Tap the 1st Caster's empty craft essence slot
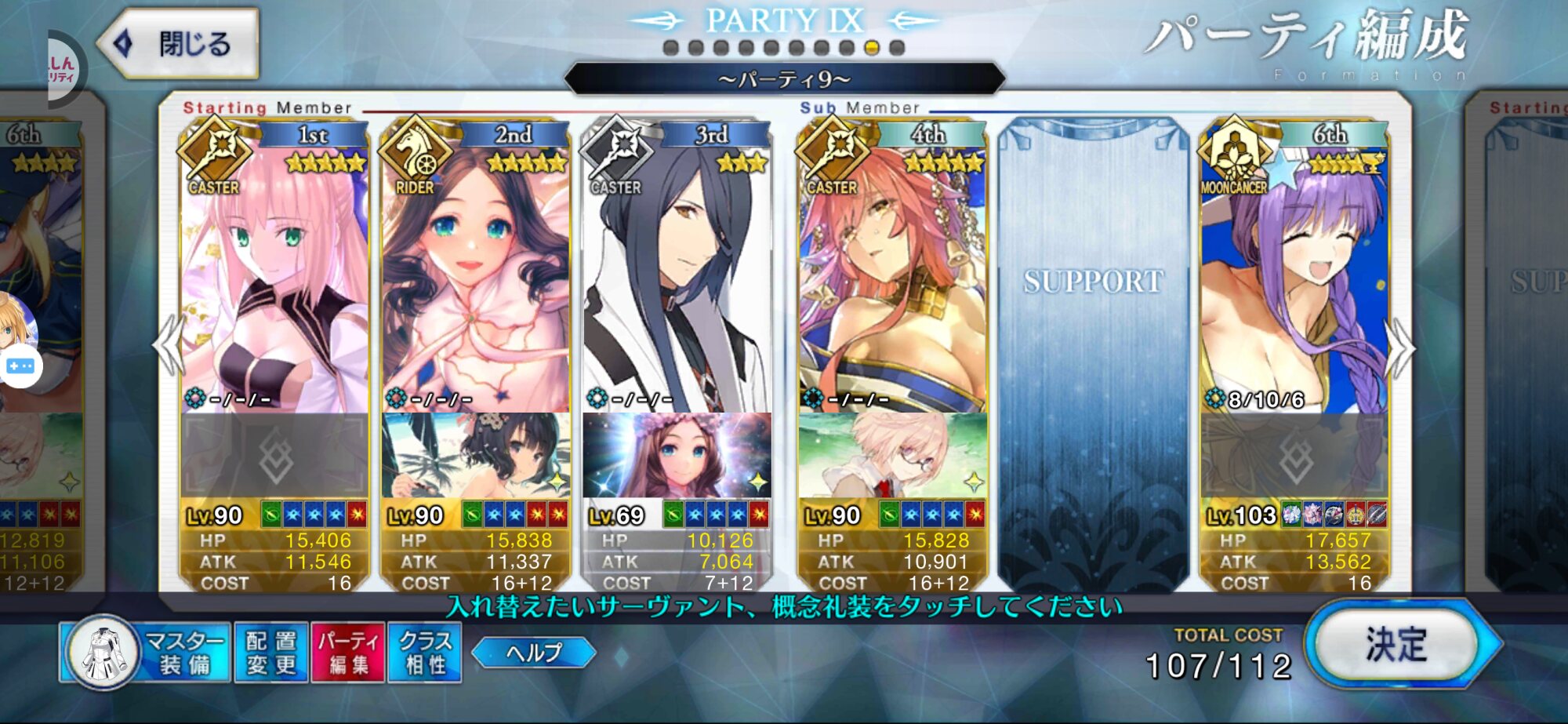The height and width of the screenshot is (724, 1568). [274, 455]
